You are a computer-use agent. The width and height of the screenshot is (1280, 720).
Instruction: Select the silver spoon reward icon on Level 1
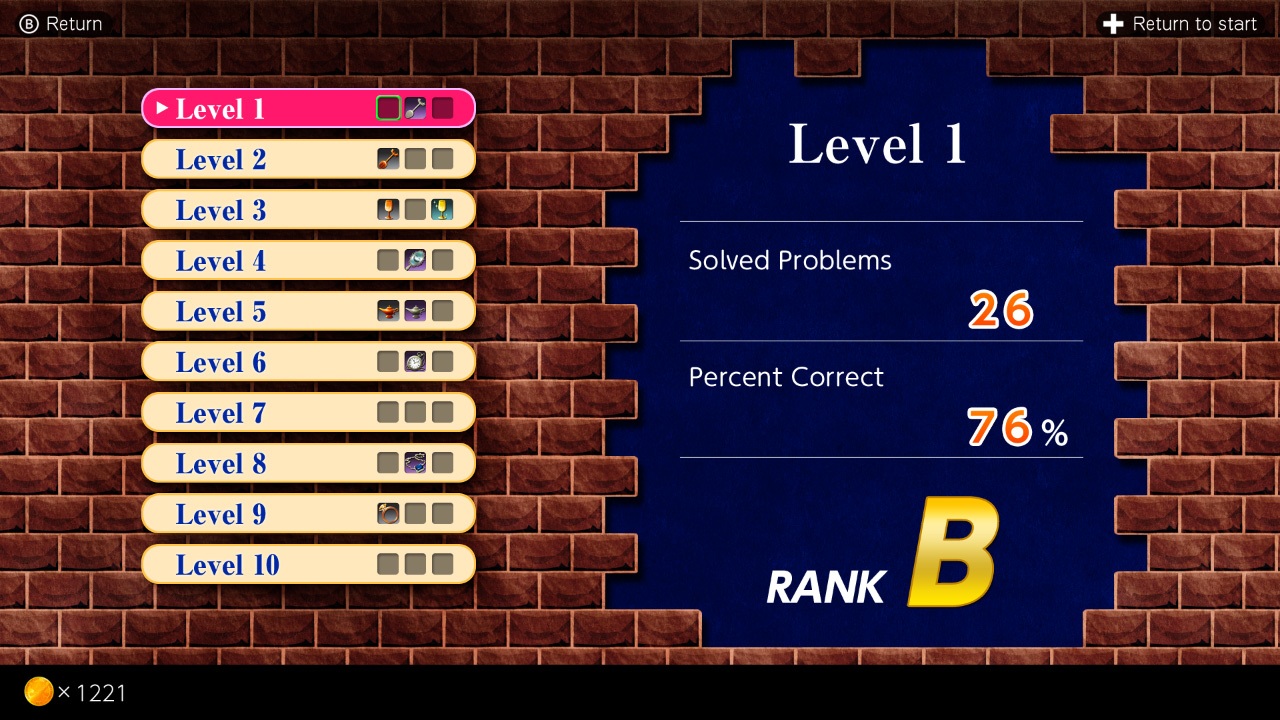pos(415,107)
